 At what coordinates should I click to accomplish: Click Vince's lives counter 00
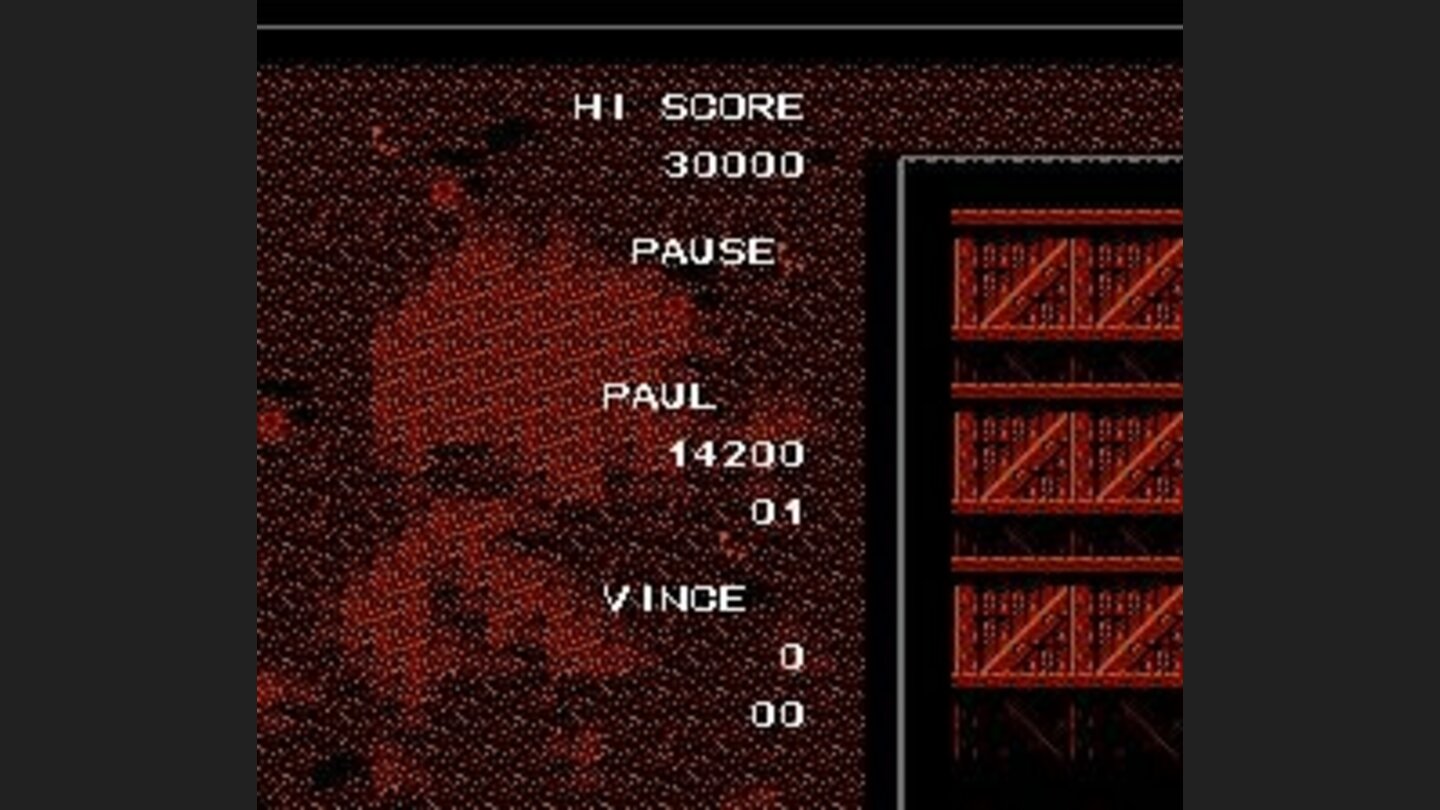pos(779,712)
